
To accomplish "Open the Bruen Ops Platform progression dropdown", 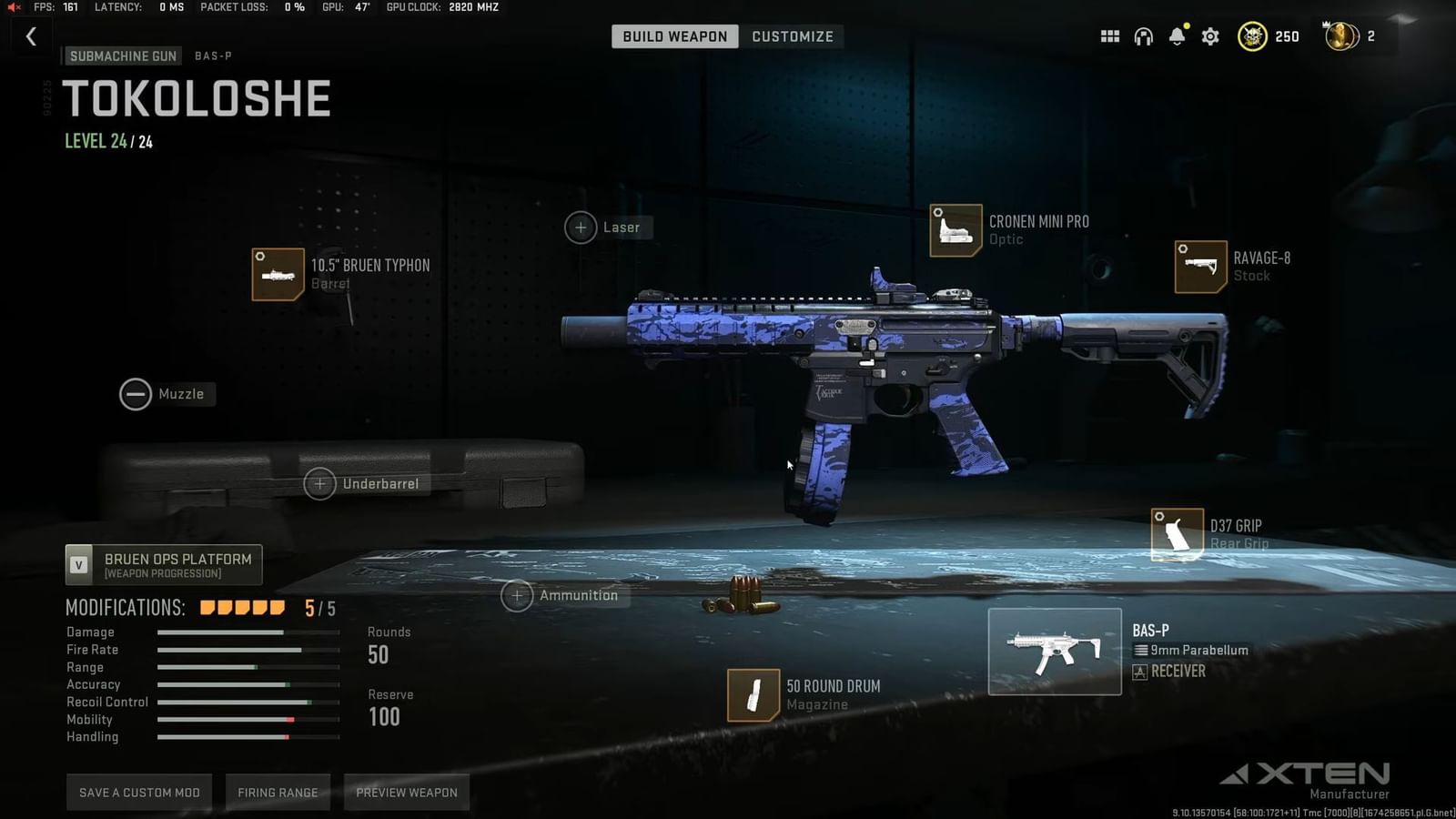I will [x=162, y=564].
